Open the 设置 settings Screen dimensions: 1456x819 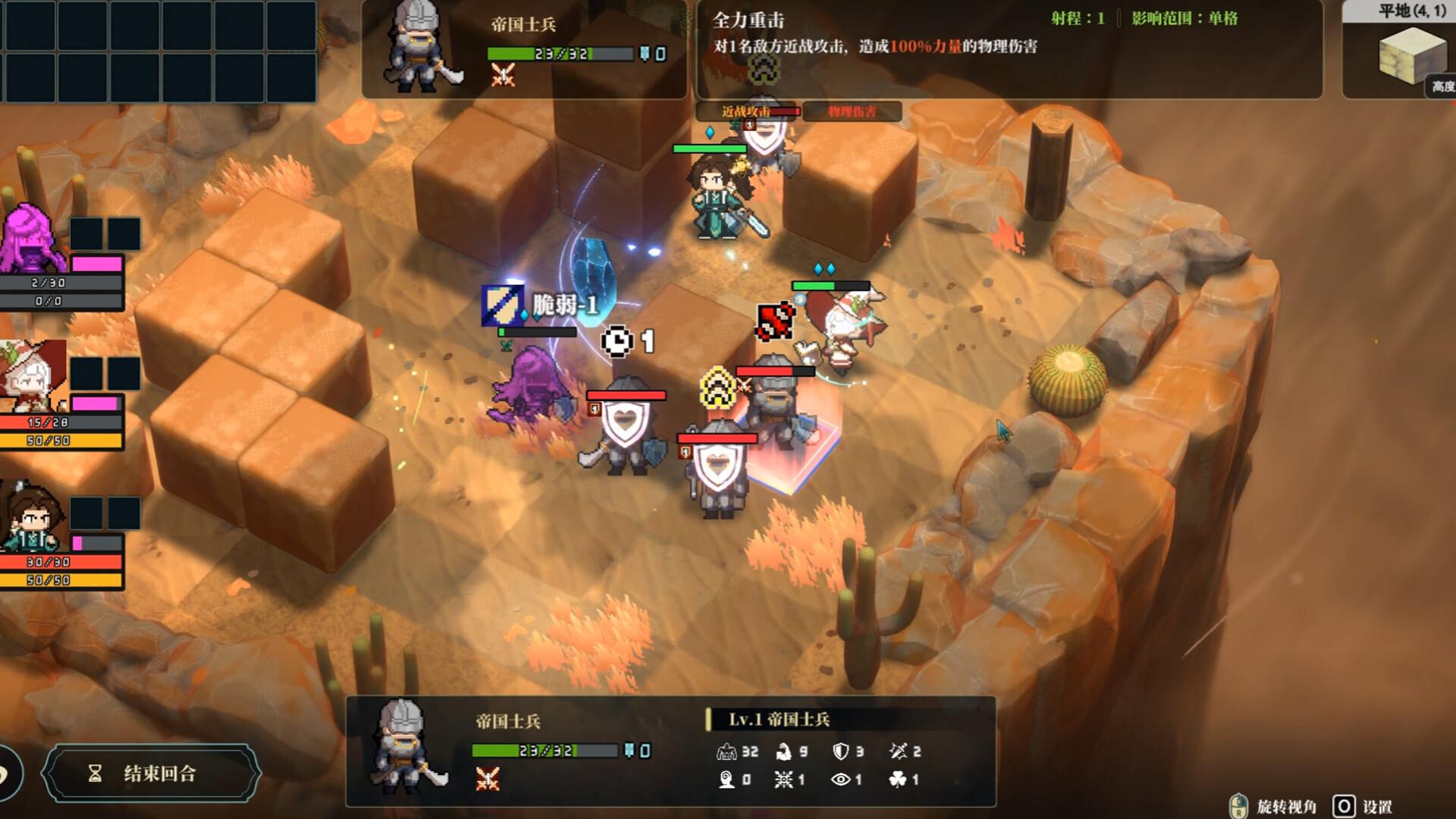point(1363,806)
